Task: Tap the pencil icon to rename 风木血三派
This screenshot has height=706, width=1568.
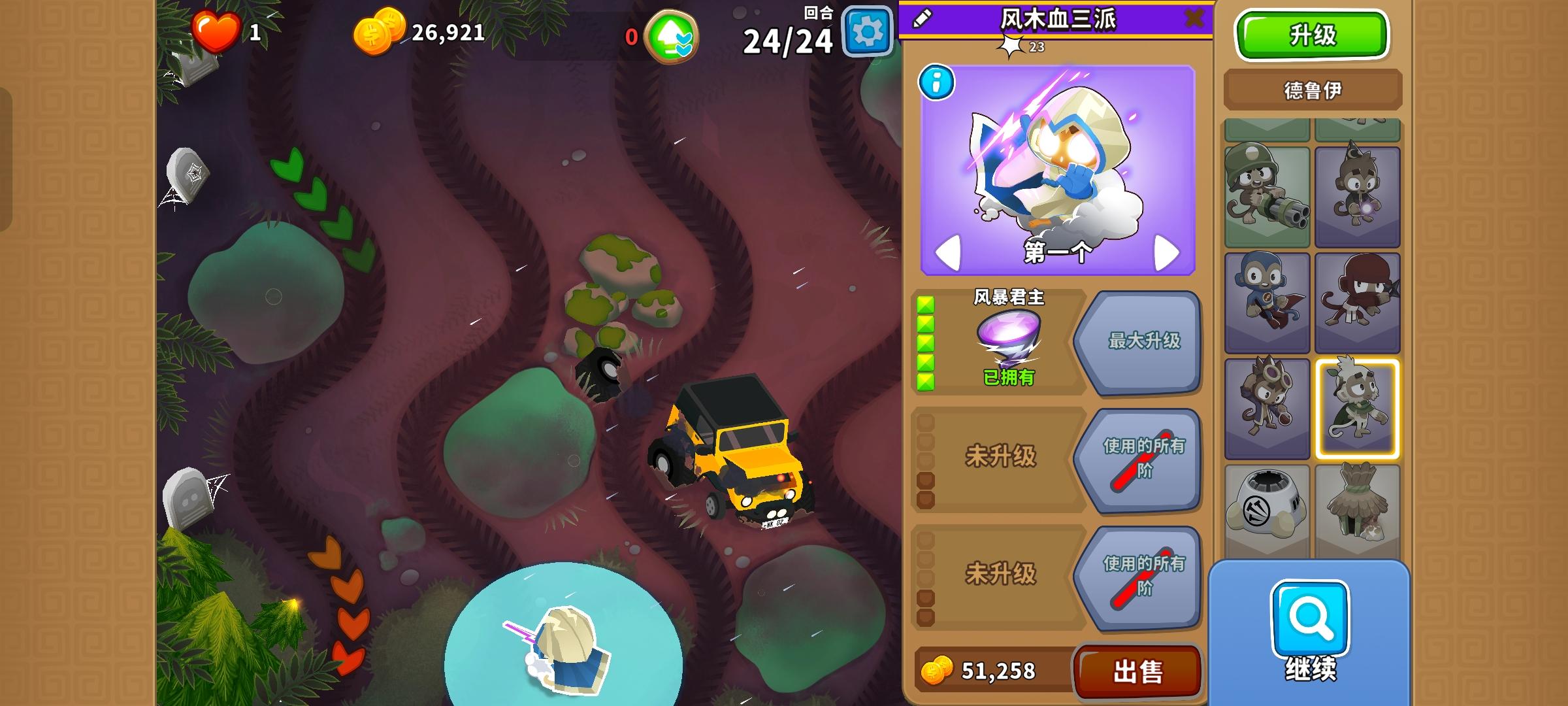Action: click(921, 18)
